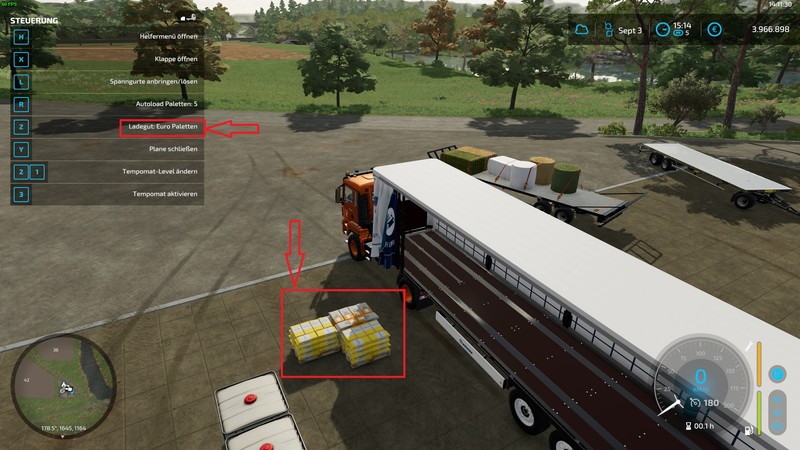This screenshot has height=450, width=800.
Task: Click the cloud weather icon
Action: pyautogui.click(x=583, y=30)
